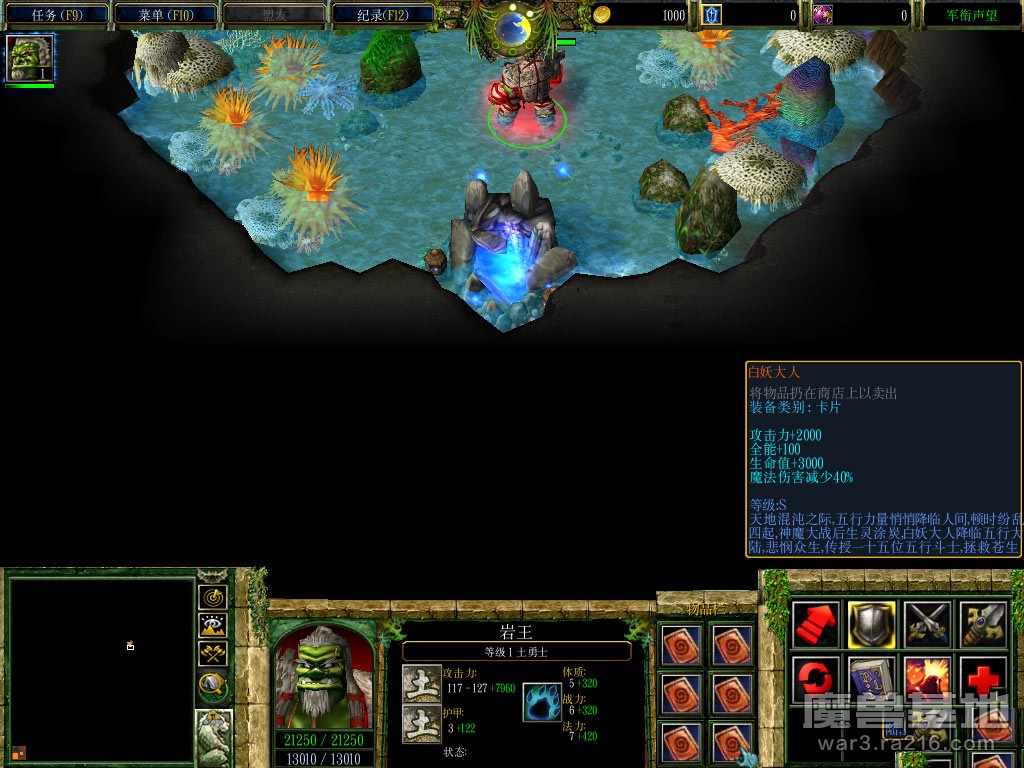Click on the minimap

tap(101, 669)
